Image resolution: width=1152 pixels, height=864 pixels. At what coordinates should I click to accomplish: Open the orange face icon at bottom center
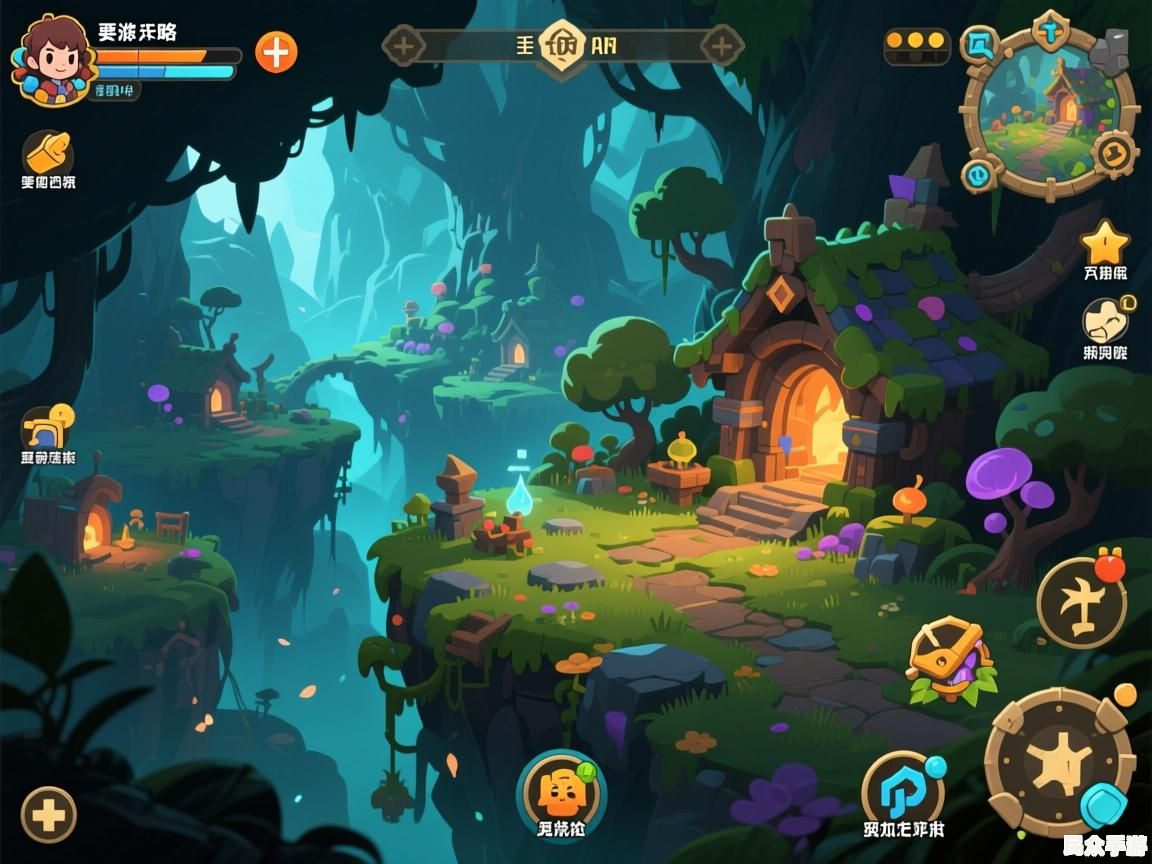click(x=561, y=792)
